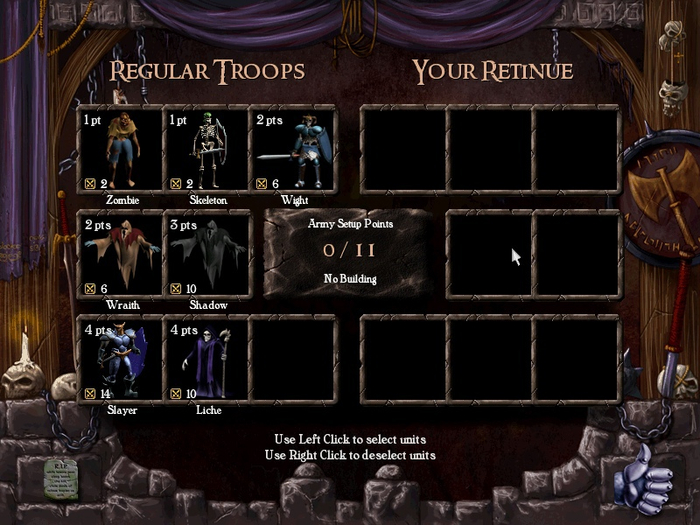Choose the Slayer troop unit

click(x=121, y=360)
